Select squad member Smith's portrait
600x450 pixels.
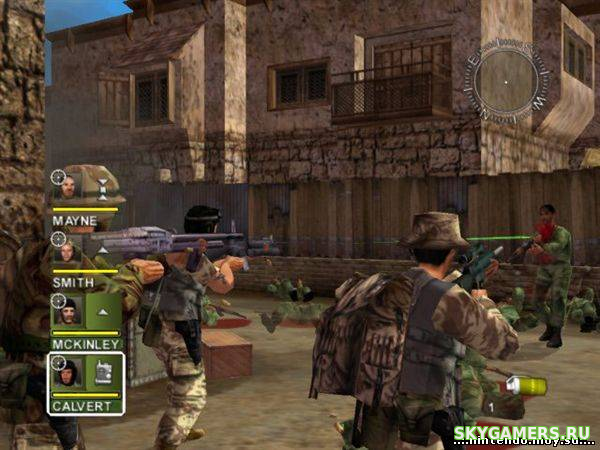67,250
